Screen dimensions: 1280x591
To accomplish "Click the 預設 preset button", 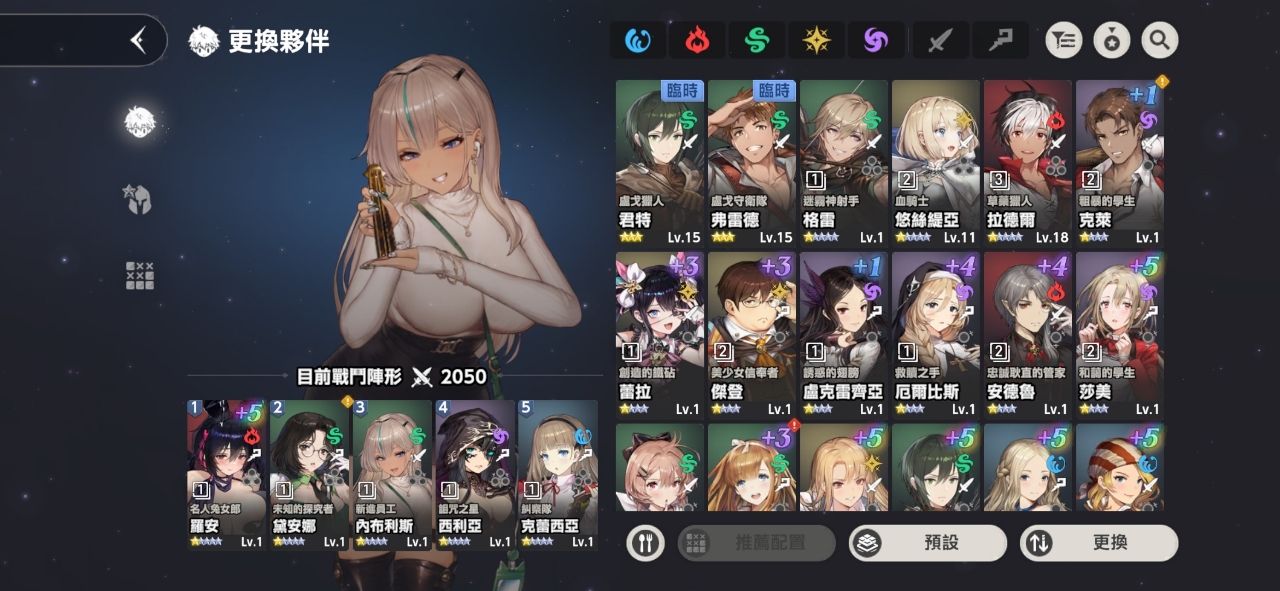I will [x=927, y=543].
